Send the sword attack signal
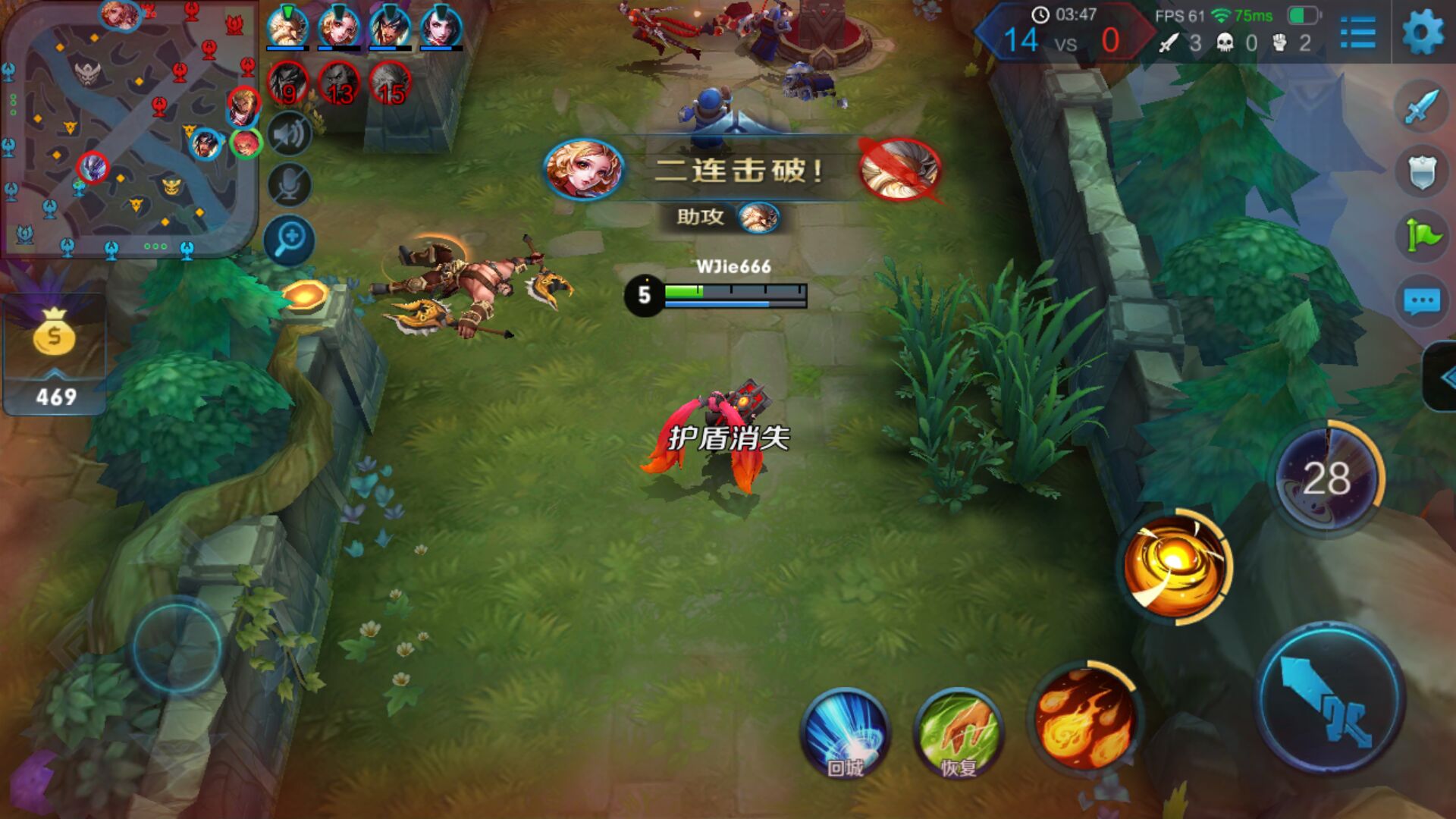This screenshot has width=1456, height=819. click(x=1421, y=106)
